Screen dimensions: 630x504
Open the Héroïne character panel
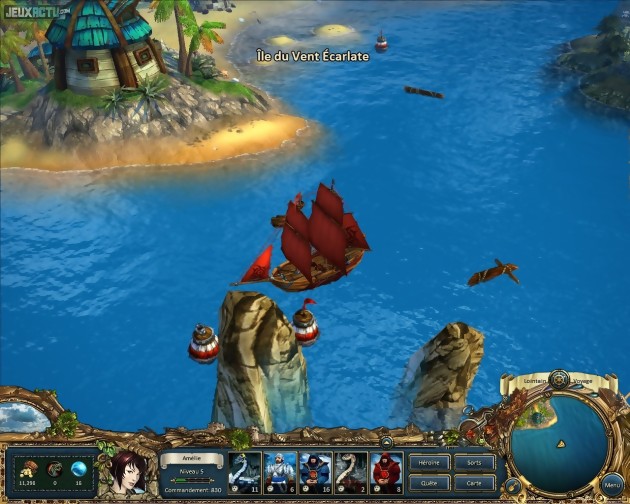point(429,463)
